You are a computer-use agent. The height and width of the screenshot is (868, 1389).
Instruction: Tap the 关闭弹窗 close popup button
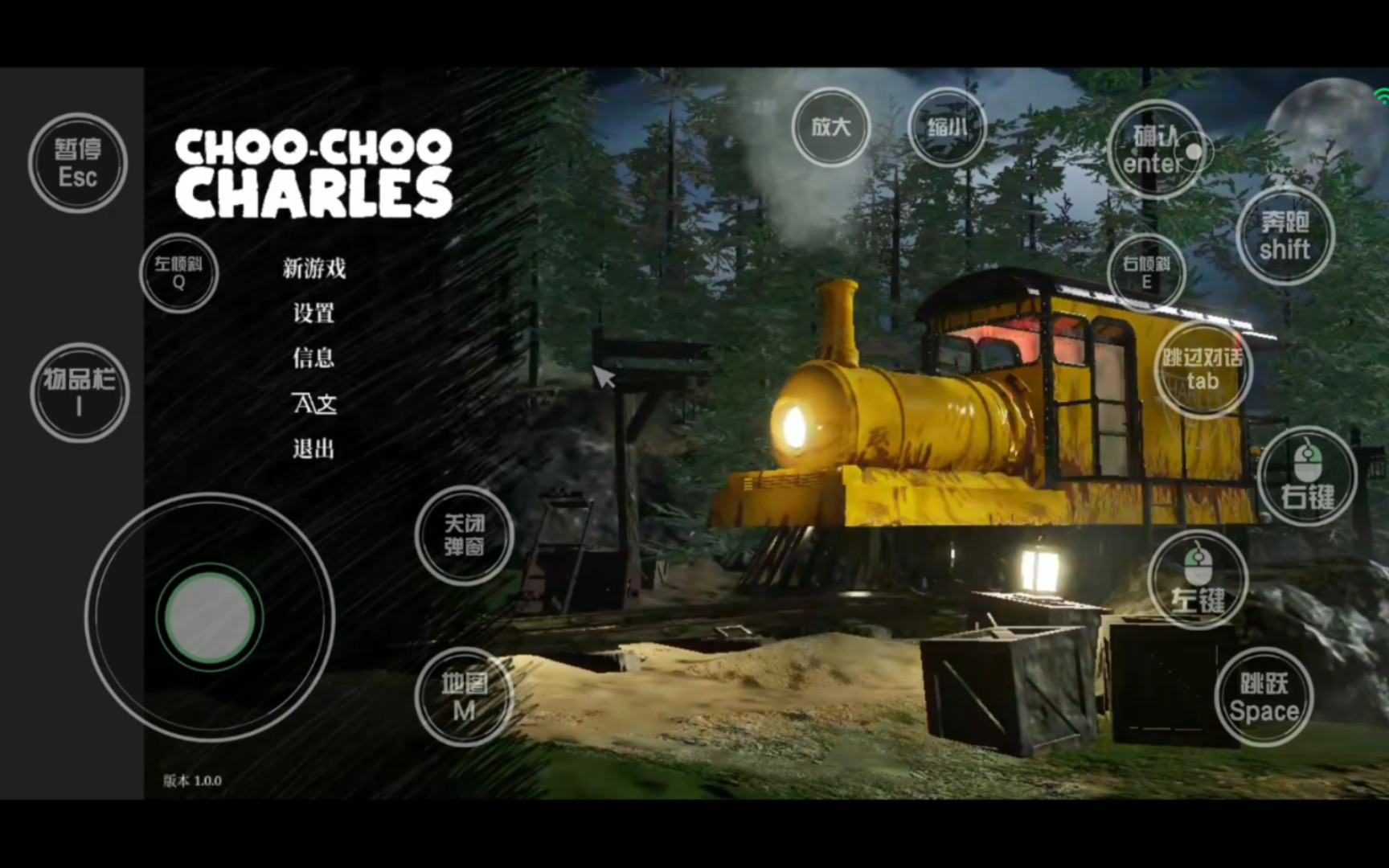pyautogui.click(x=464, y=535)
